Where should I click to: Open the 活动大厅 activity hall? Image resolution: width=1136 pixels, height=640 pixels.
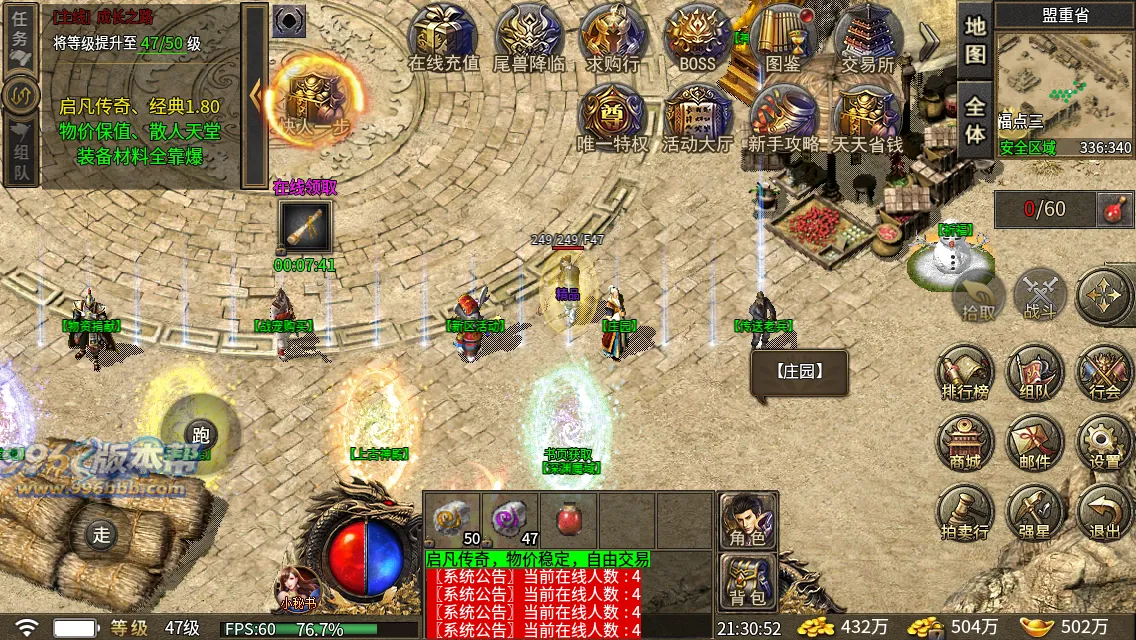coord(697,118)
